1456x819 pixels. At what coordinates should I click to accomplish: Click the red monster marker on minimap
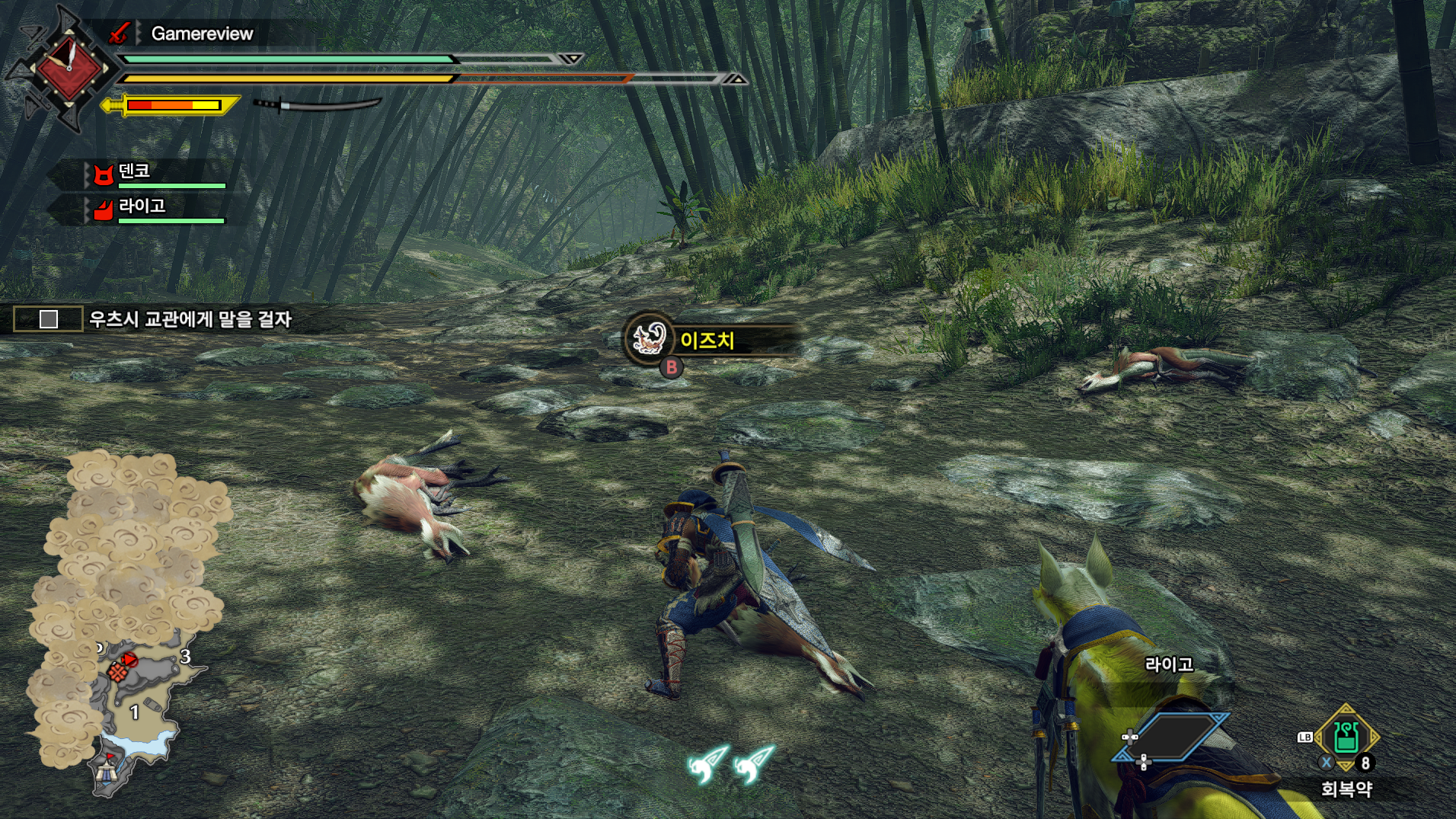coord(129,659)
